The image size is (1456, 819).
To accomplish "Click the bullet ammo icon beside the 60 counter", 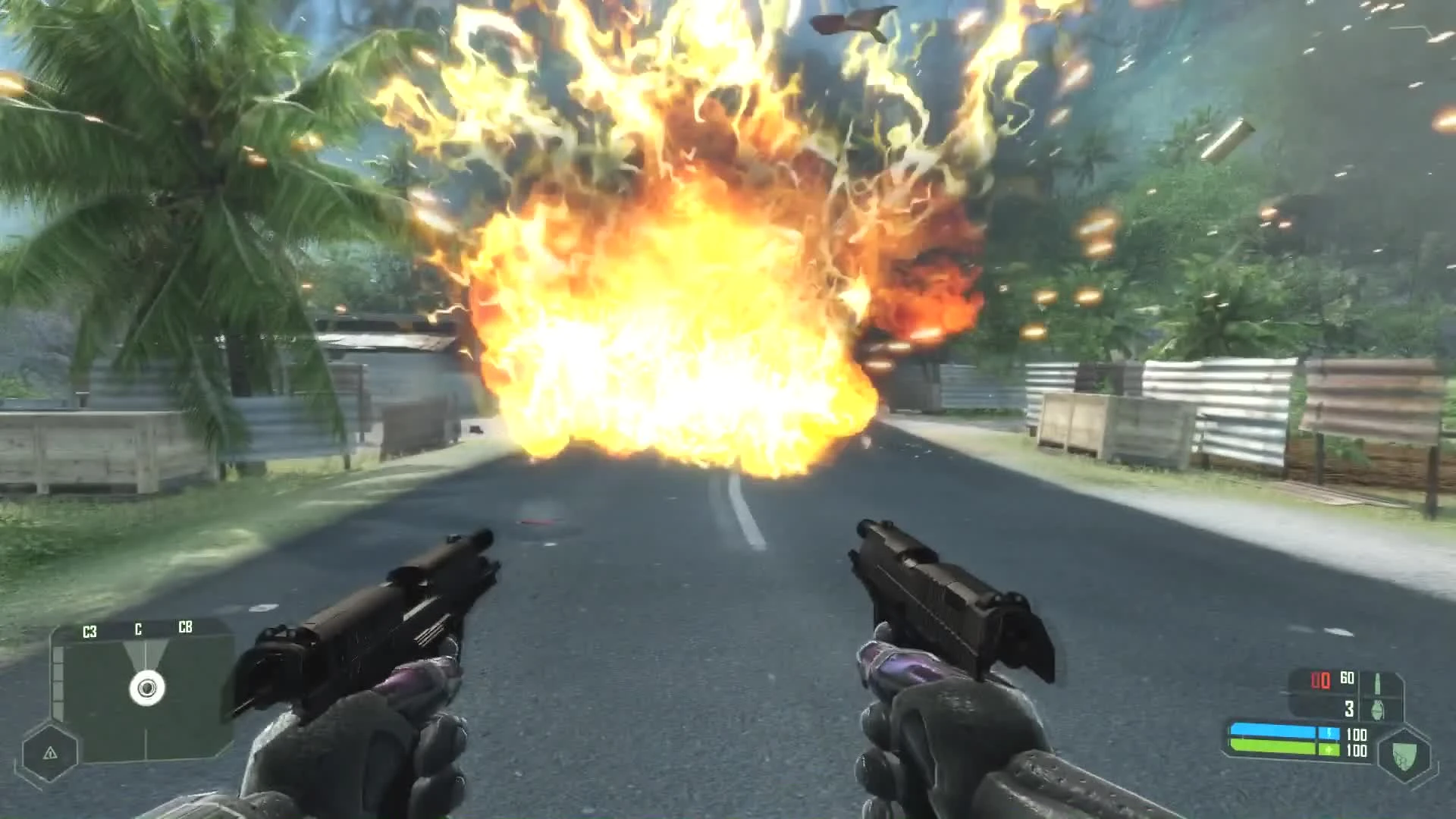I will click(1378, 684).
